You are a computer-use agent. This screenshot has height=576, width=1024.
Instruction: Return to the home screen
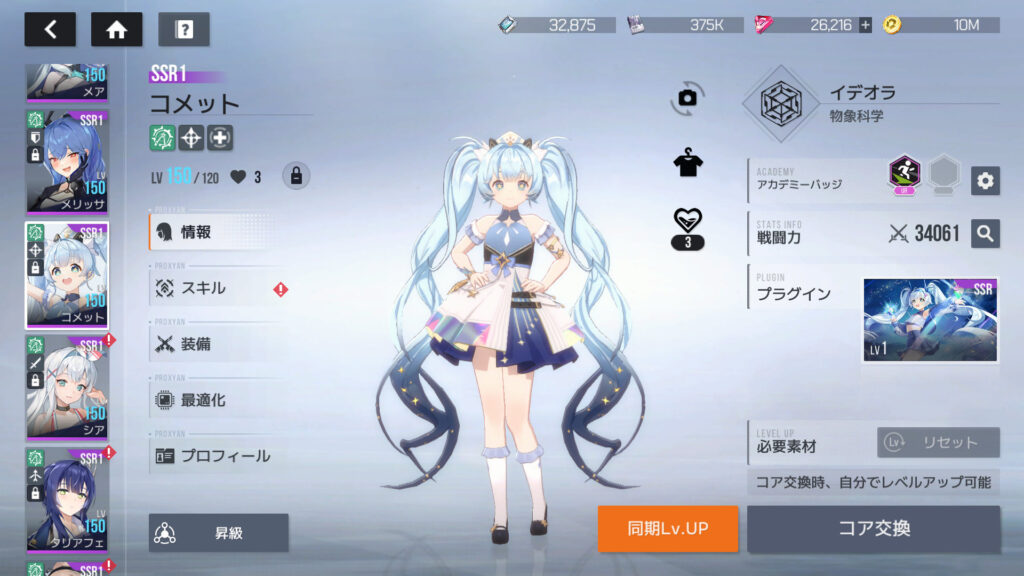(116, 29)
